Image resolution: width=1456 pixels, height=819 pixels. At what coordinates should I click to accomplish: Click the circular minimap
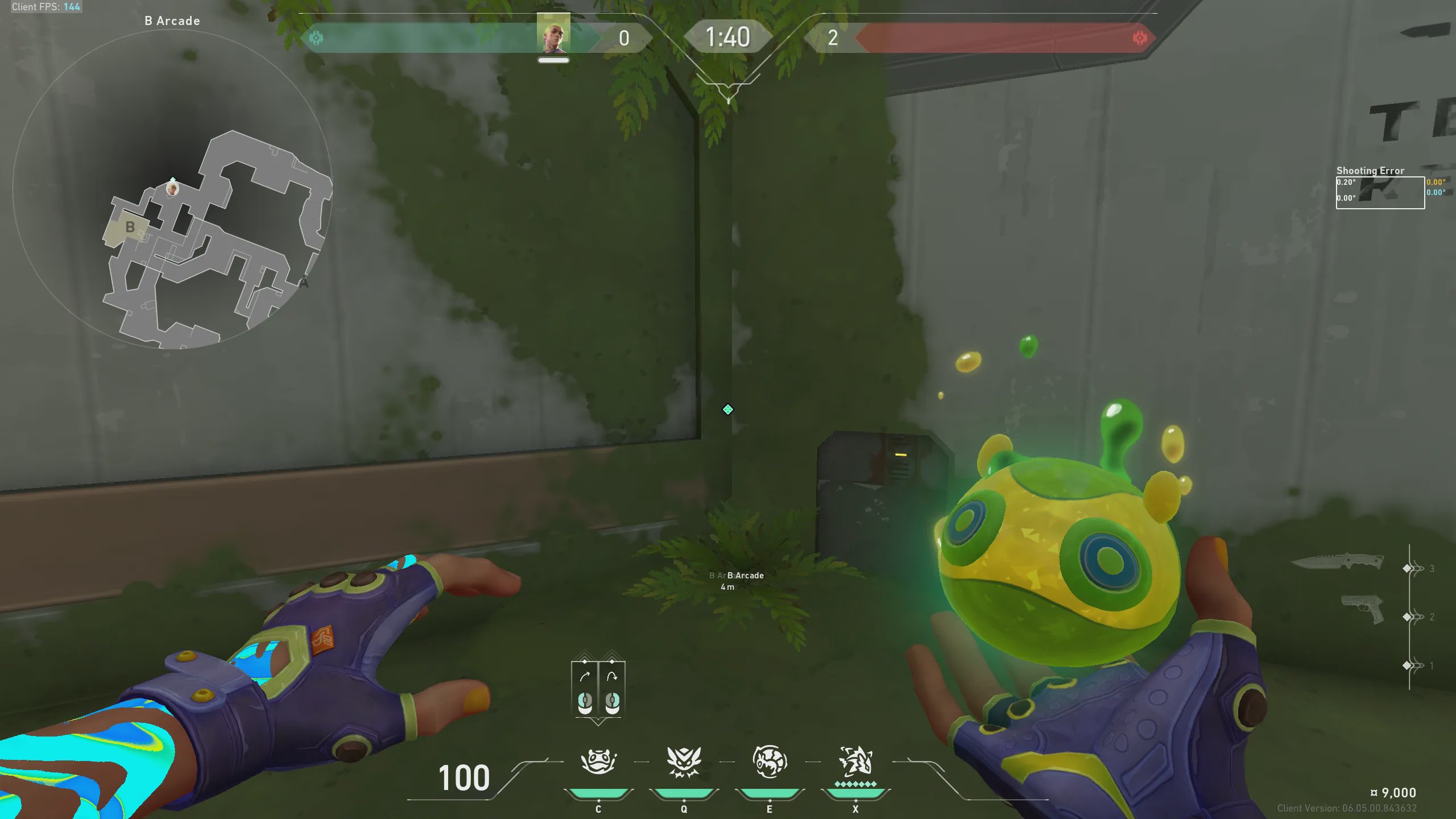pyautogui.click(x=172, y=189)
